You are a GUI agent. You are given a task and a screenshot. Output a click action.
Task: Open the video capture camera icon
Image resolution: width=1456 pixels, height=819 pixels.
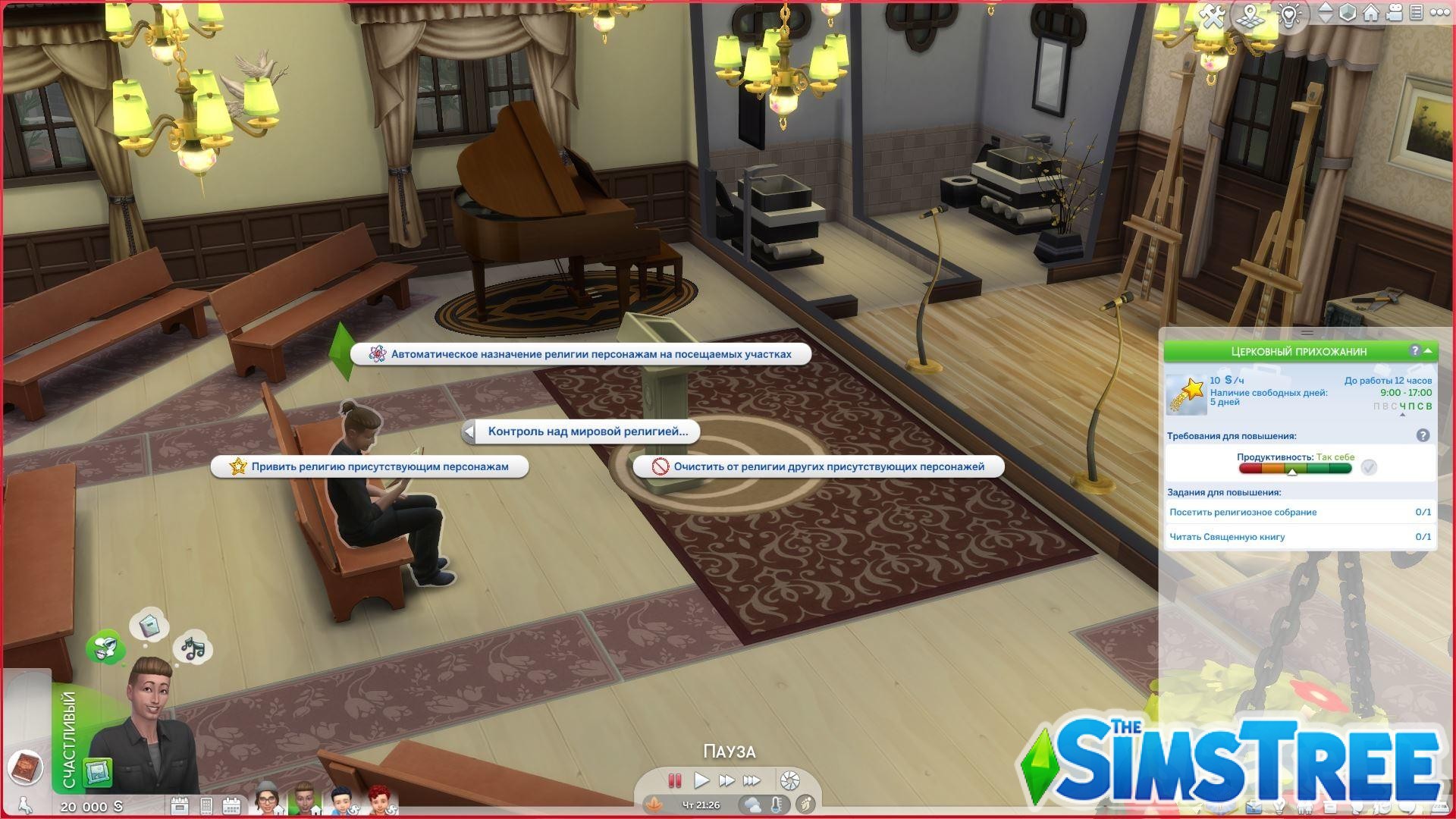tap(1395, 13)
